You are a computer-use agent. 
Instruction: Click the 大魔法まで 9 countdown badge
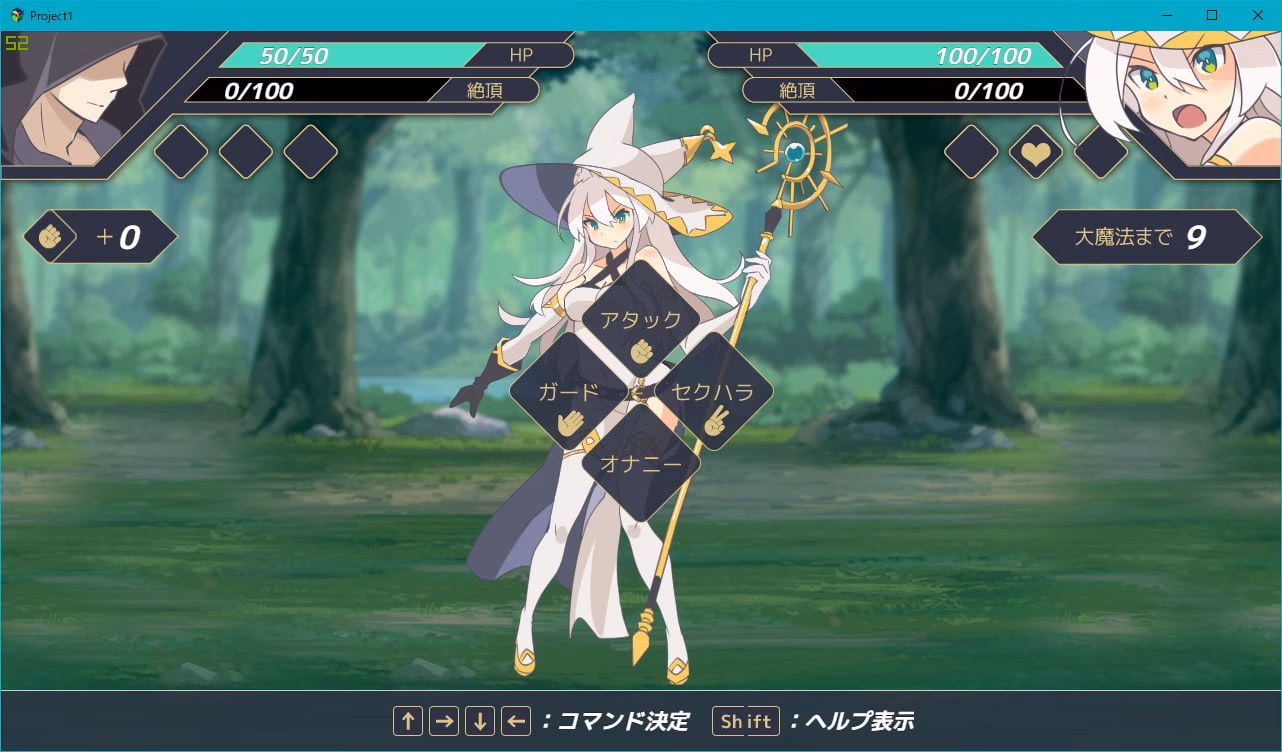[x=1148, y=237]
